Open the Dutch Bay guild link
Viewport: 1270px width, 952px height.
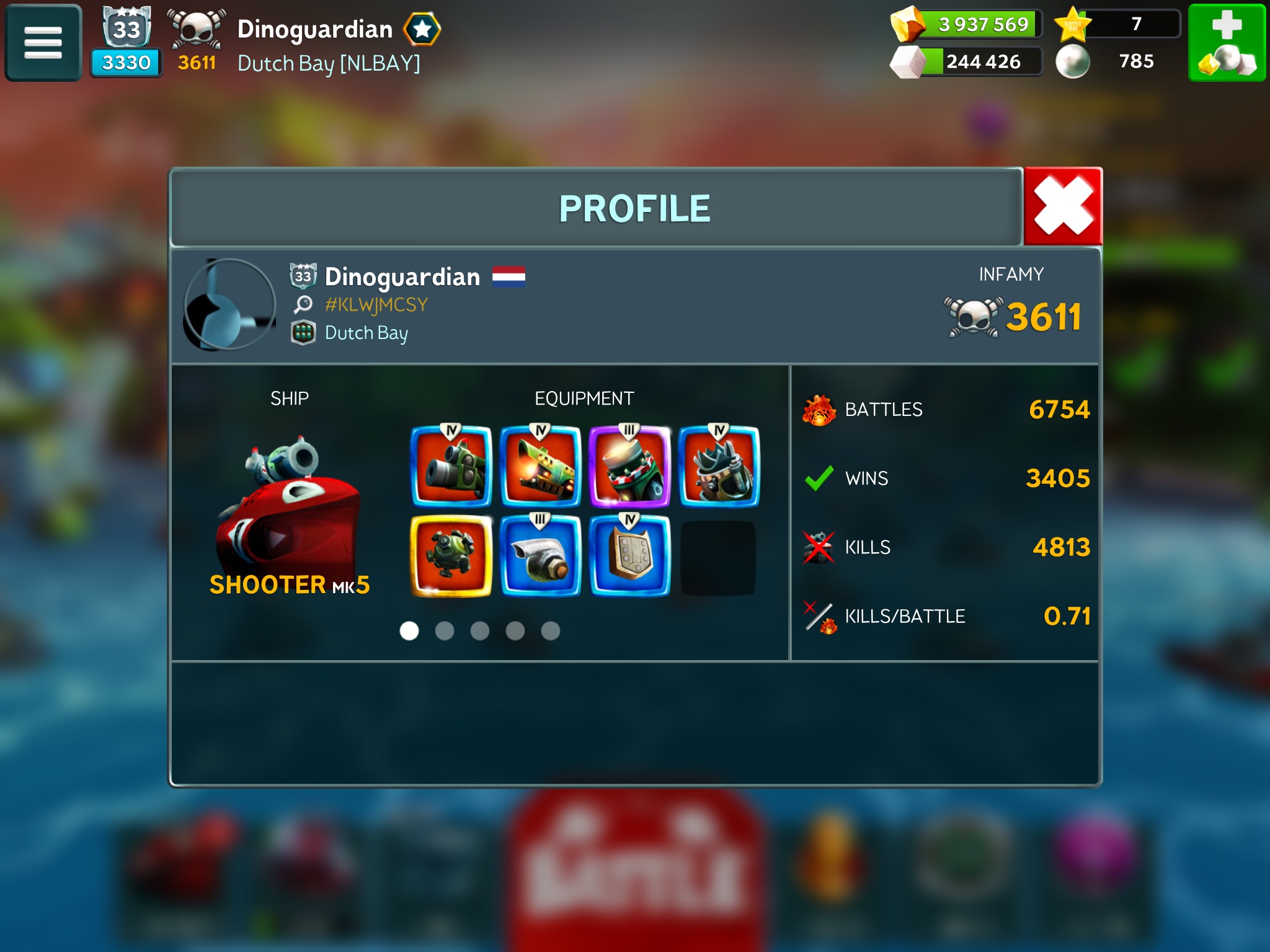pyautogui.click(x=366, y=333)
